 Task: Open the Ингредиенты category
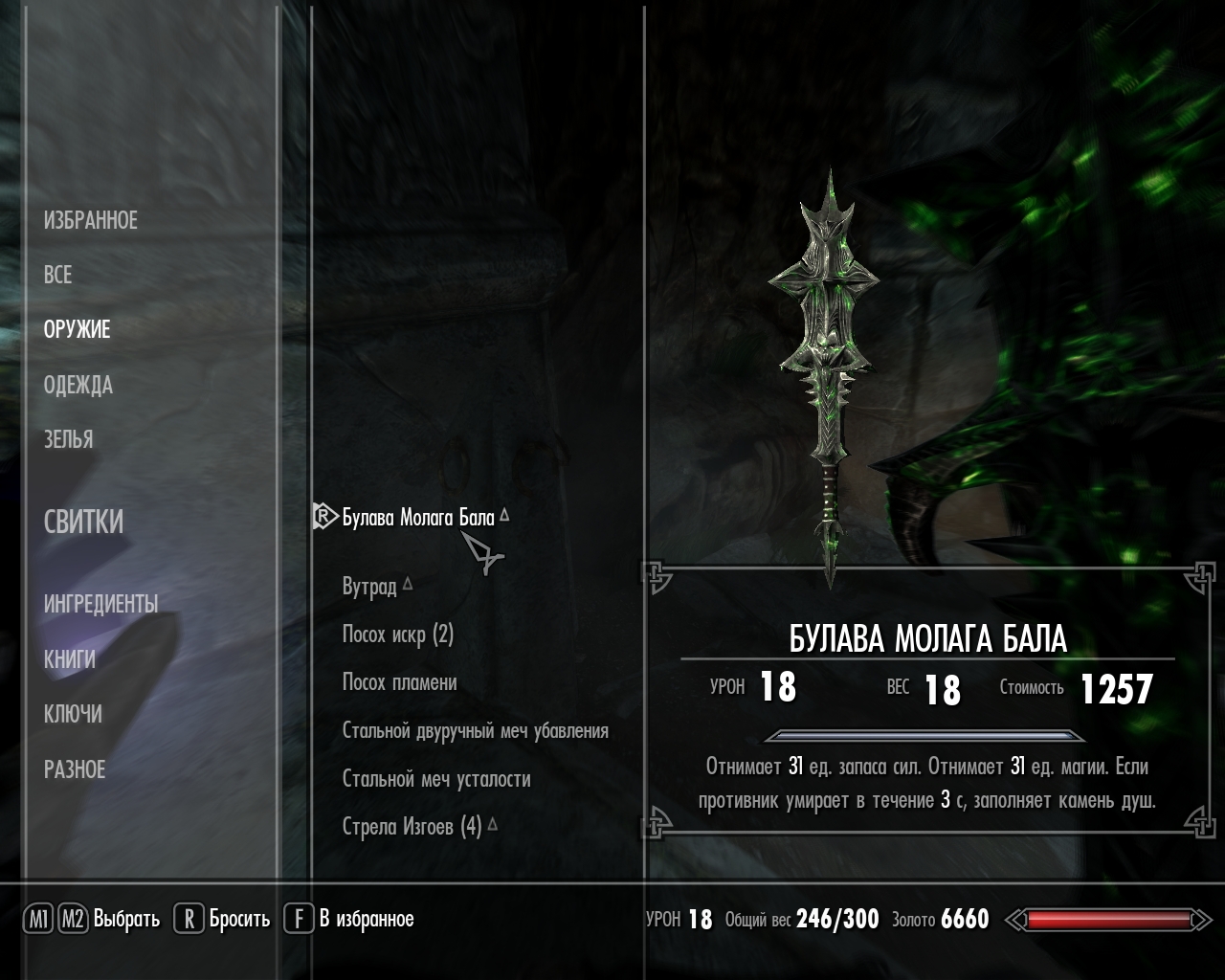pyautogui.click(x=100, y=604)
